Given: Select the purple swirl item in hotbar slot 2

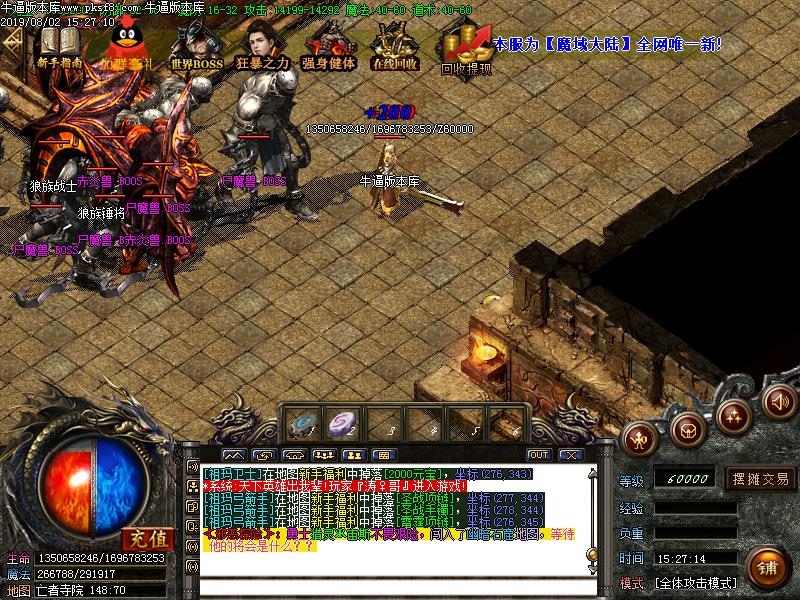Looking at the screenshot, I should pos(343,424).
